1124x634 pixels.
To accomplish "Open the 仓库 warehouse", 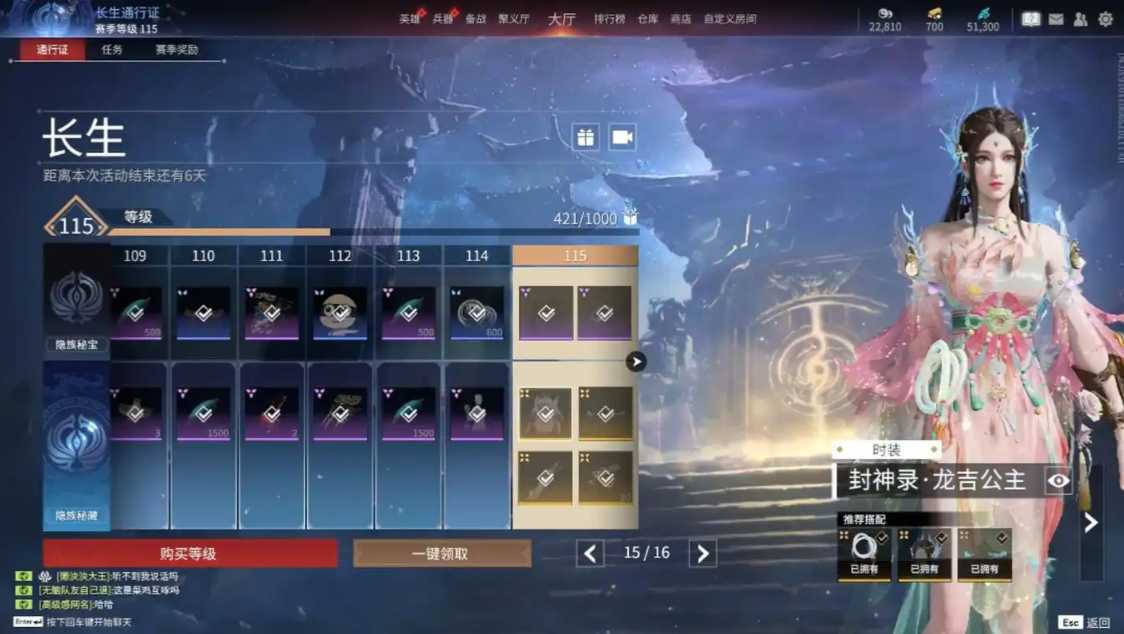I will click(648, 19).
